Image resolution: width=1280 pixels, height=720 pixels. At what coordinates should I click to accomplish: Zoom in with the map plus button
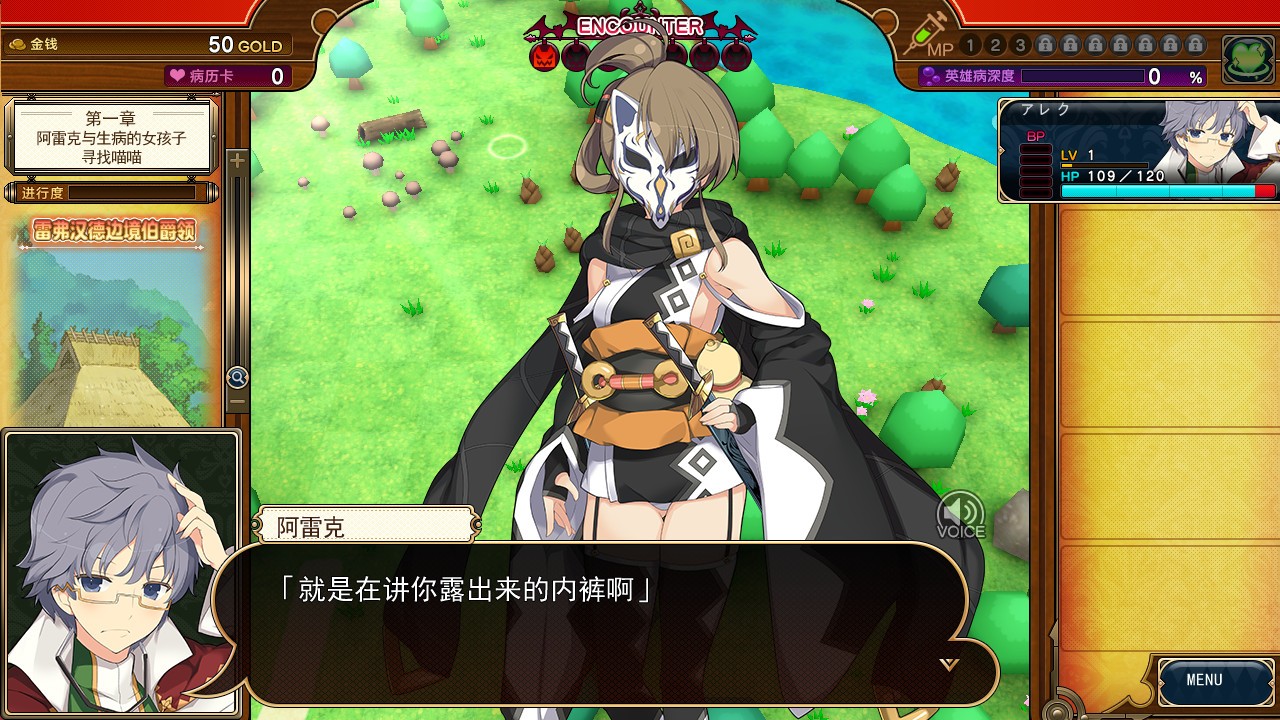[x=237, y=160]
